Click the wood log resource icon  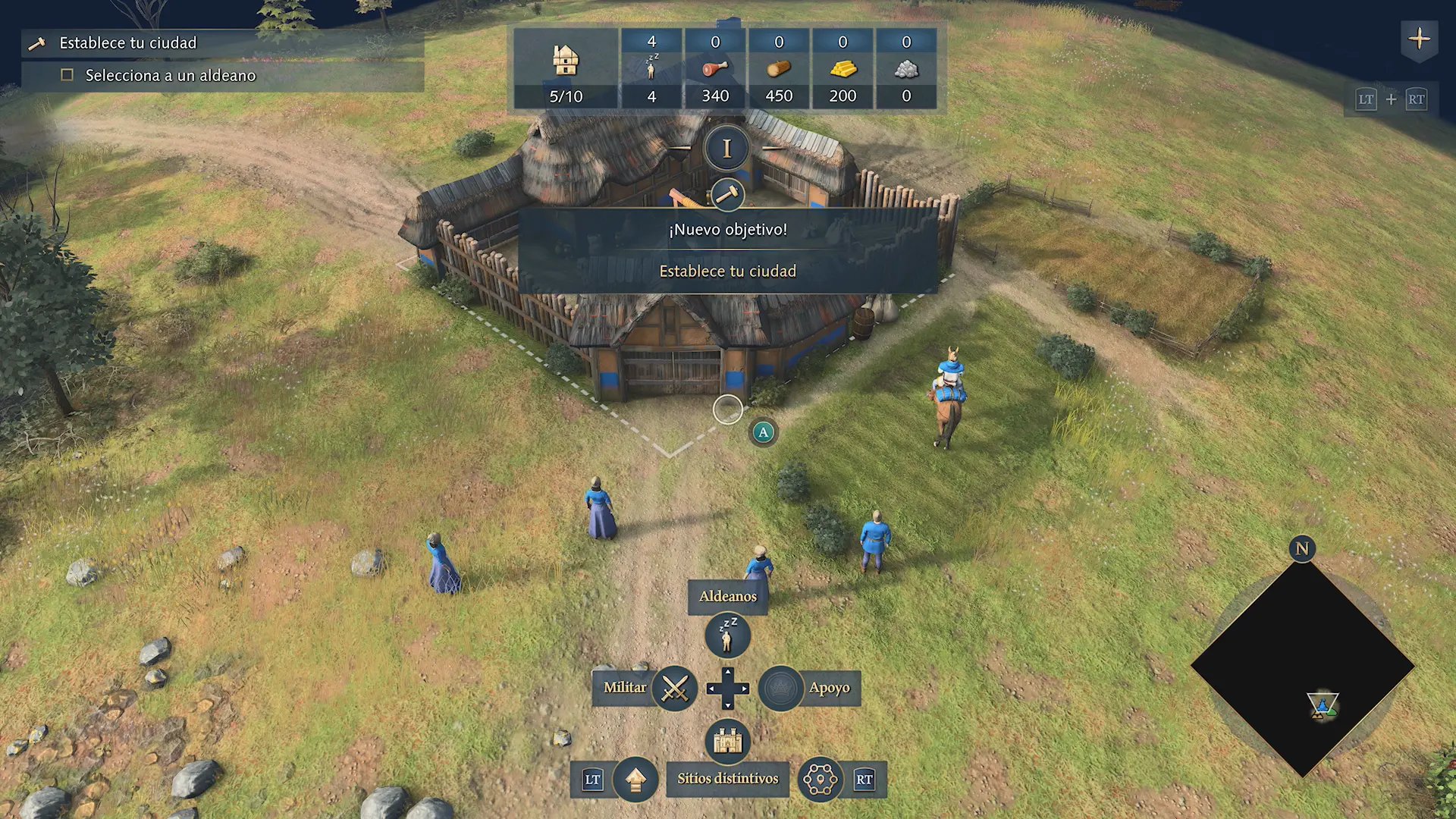[779, 69]
